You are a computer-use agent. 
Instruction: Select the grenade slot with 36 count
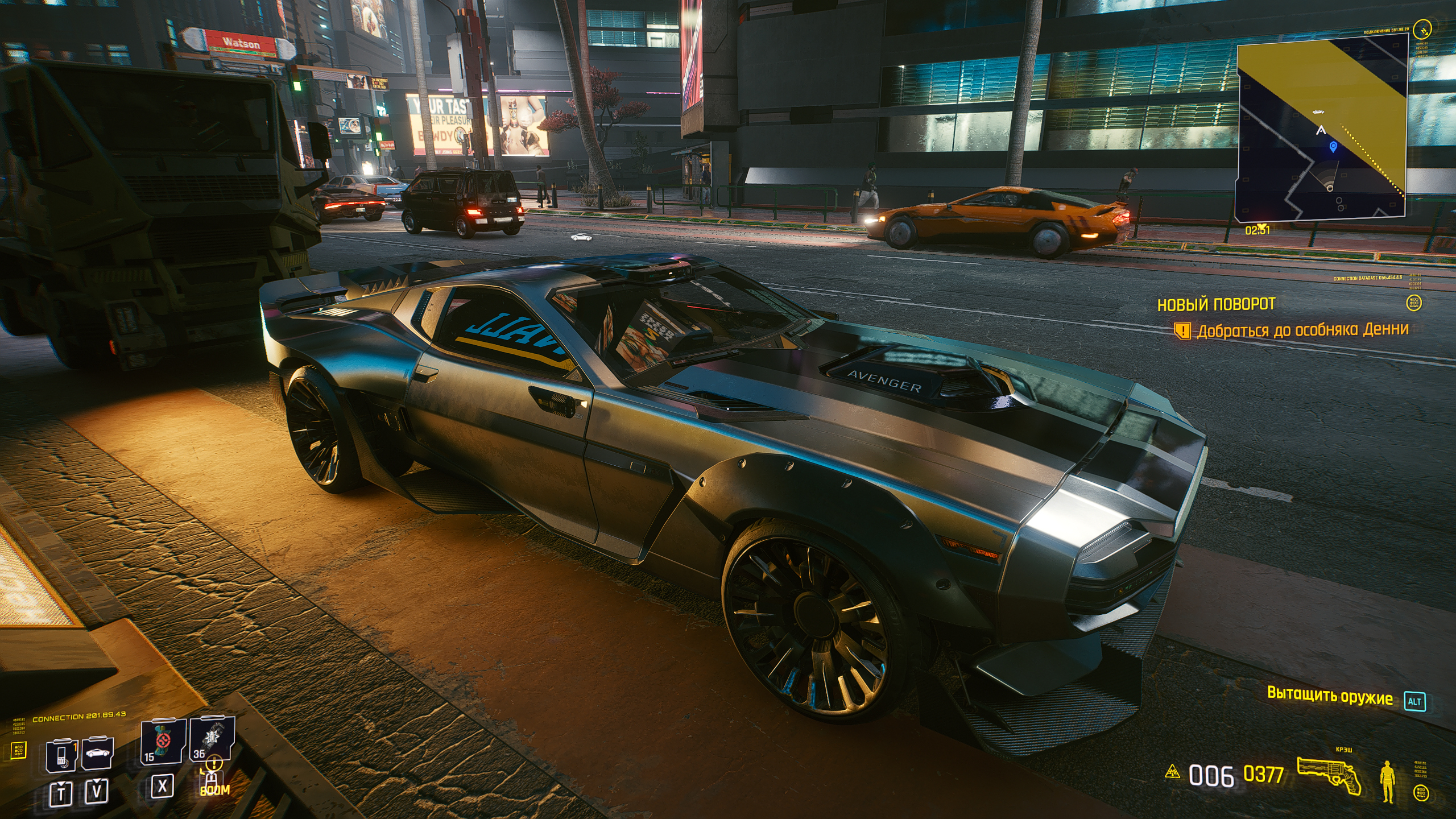[x=212, y=739]
